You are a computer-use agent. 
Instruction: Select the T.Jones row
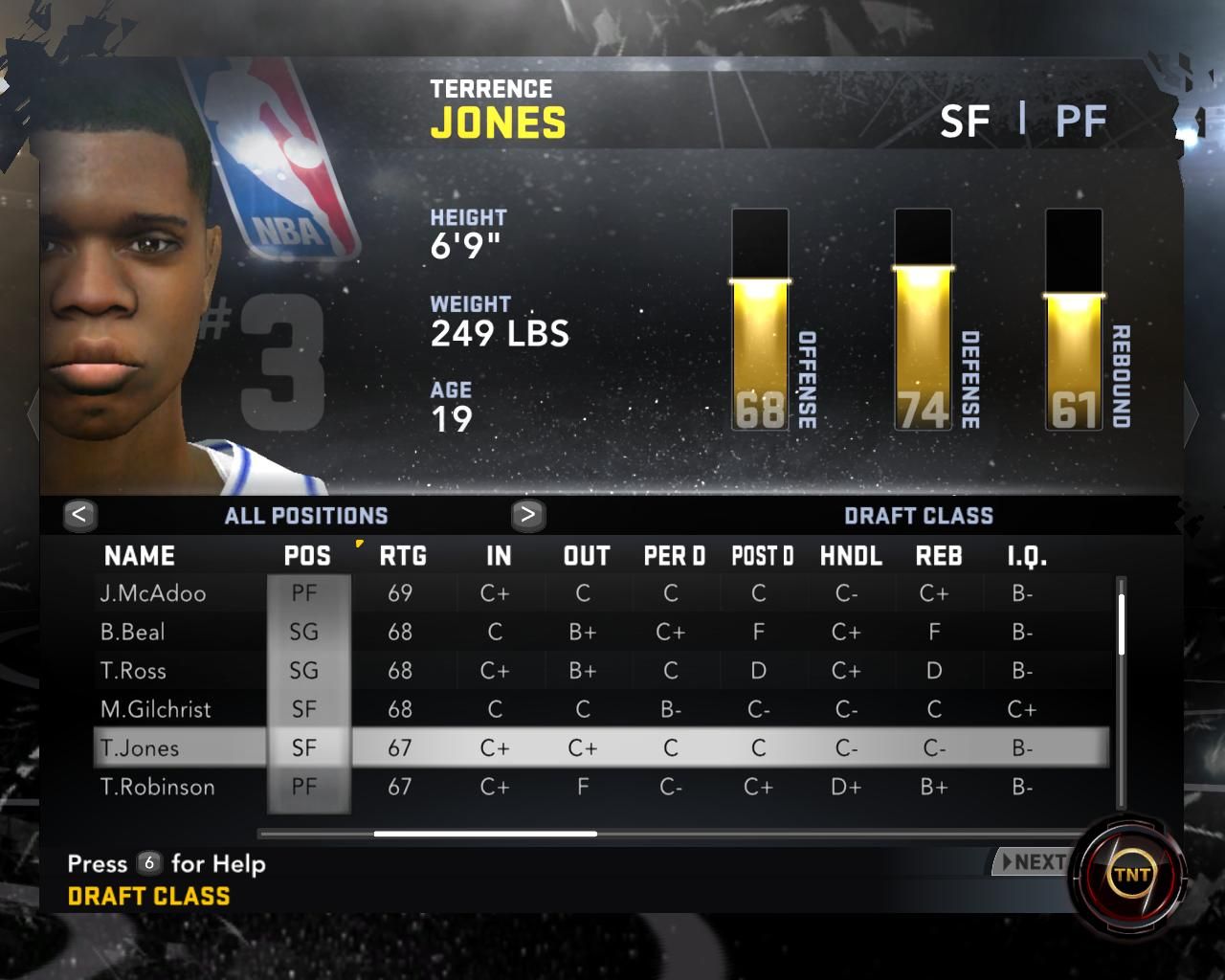pos(140,748)
